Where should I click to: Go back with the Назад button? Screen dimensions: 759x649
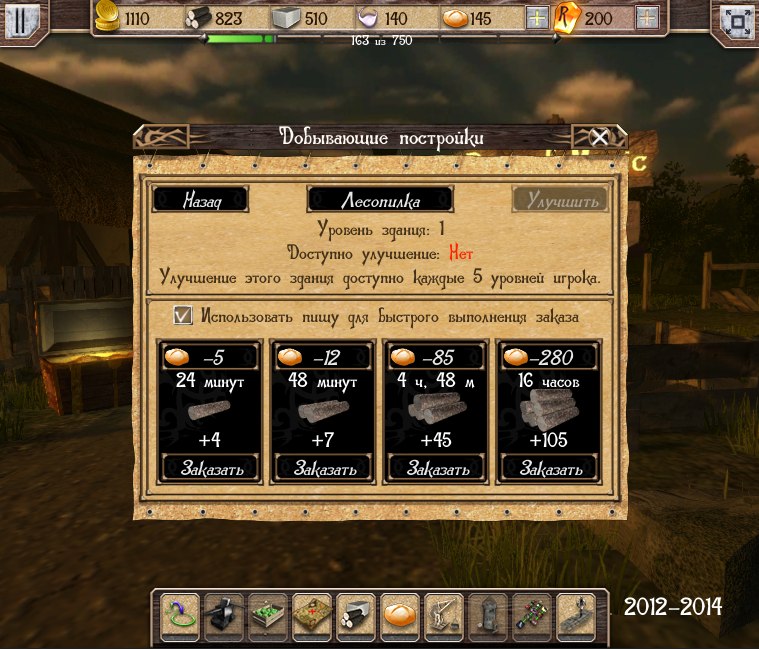coord(199,200)
